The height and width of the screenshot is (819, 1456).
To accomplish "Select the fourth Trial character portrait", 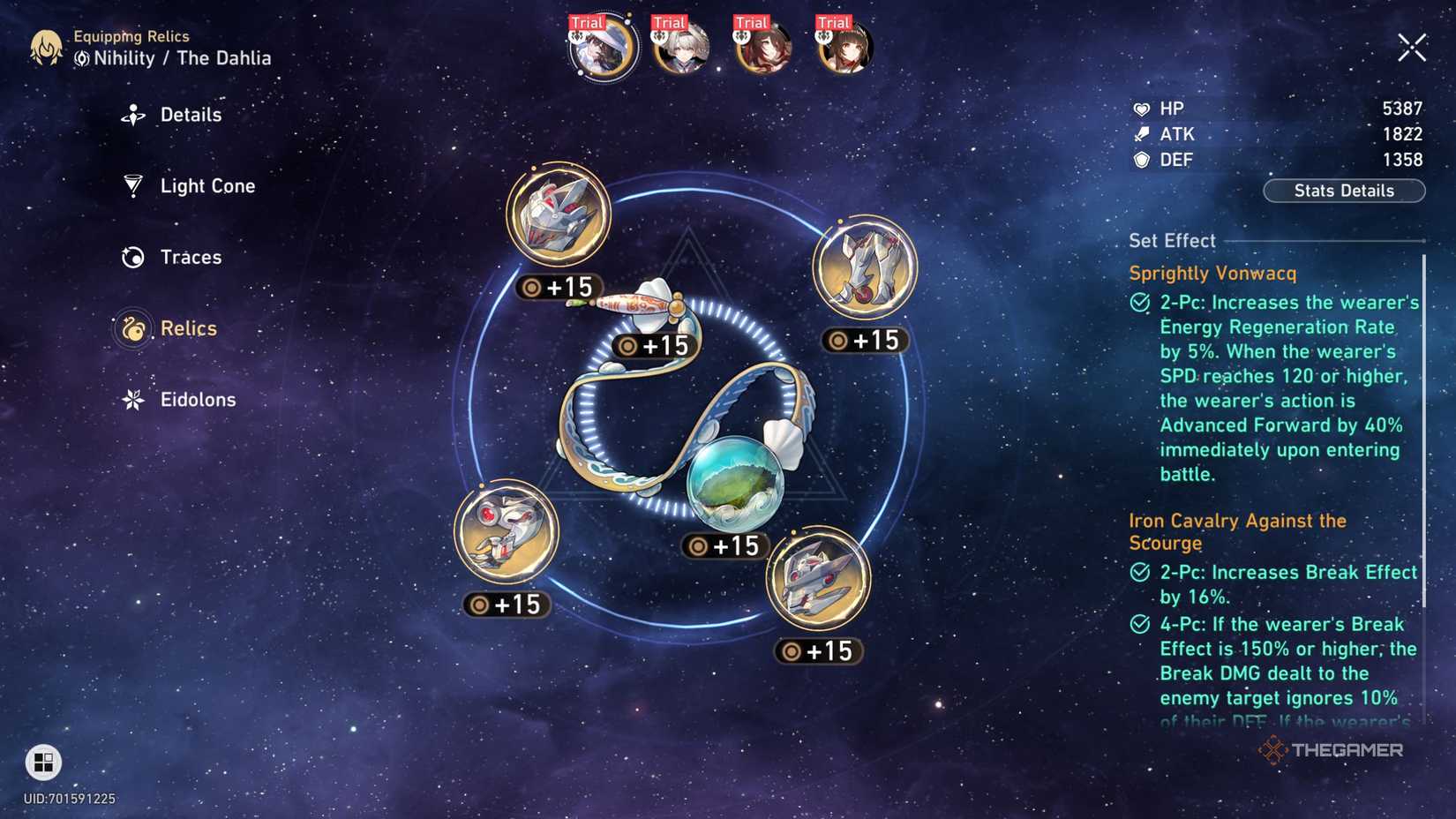I will pos(840,49).
